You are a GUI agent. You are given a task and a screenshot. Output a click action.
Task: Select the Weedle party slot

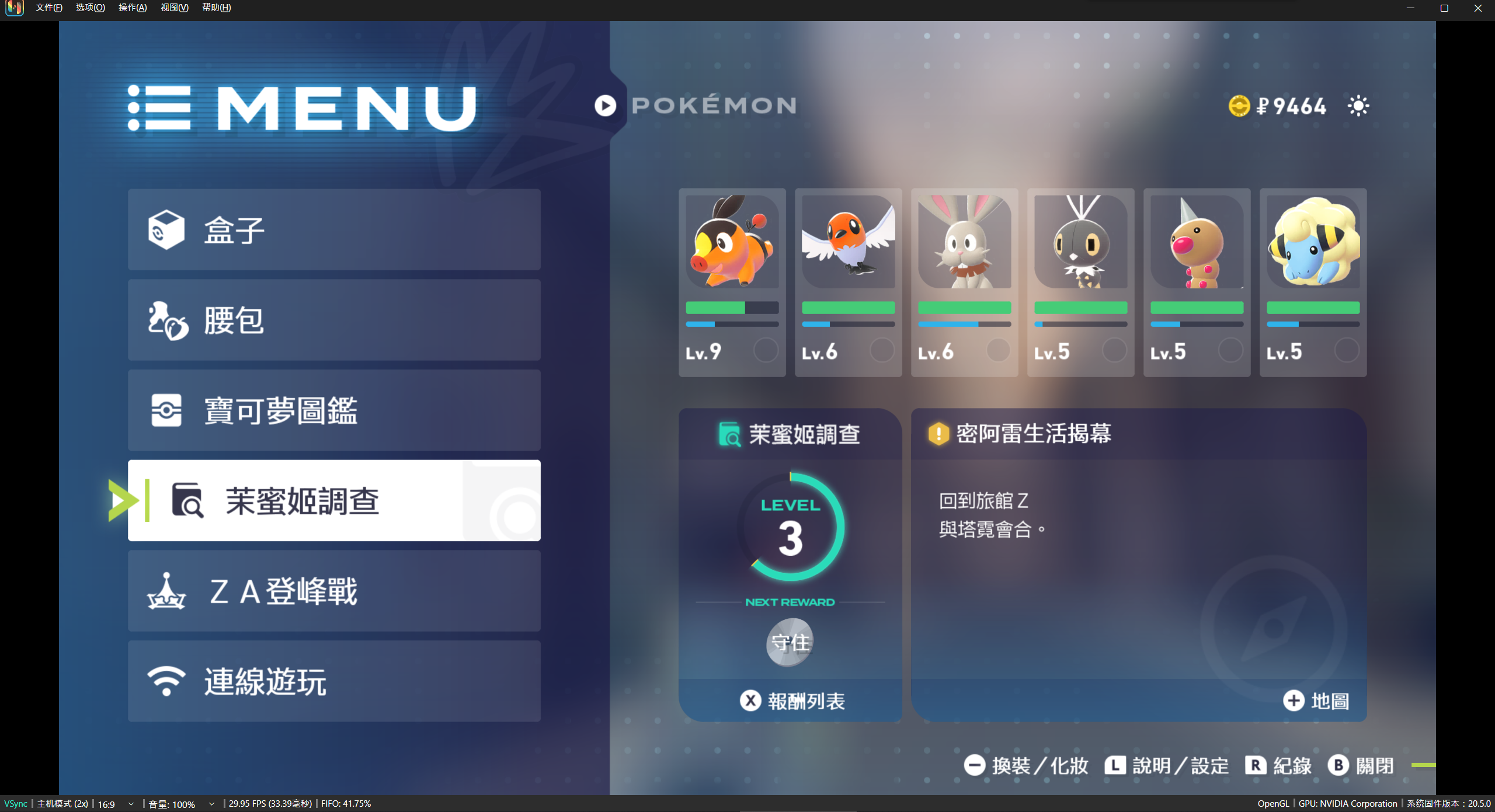click(1197, 282)
